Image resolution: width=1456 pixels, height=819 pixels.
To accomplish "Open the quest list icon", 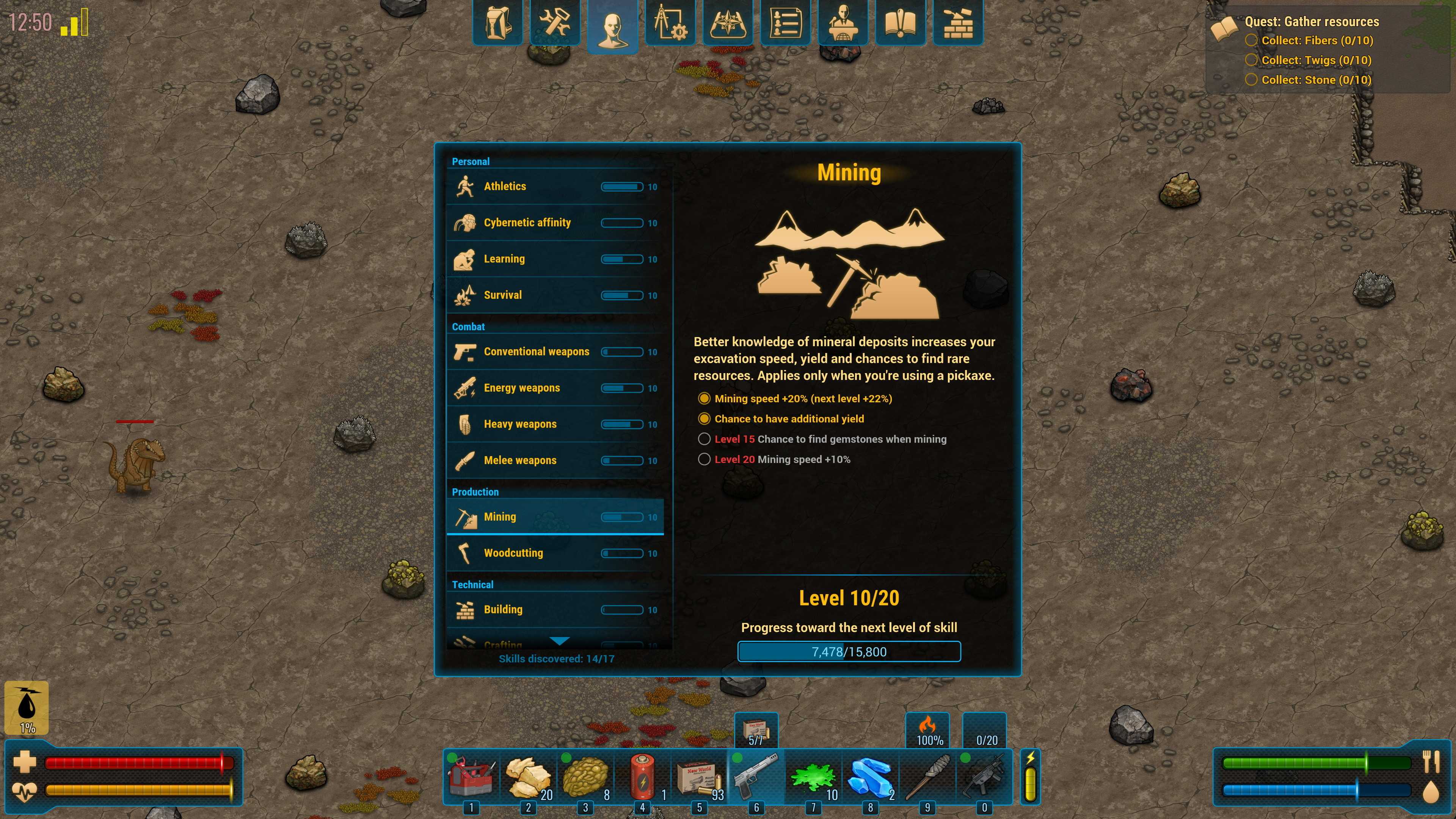I will click(786, 23).
